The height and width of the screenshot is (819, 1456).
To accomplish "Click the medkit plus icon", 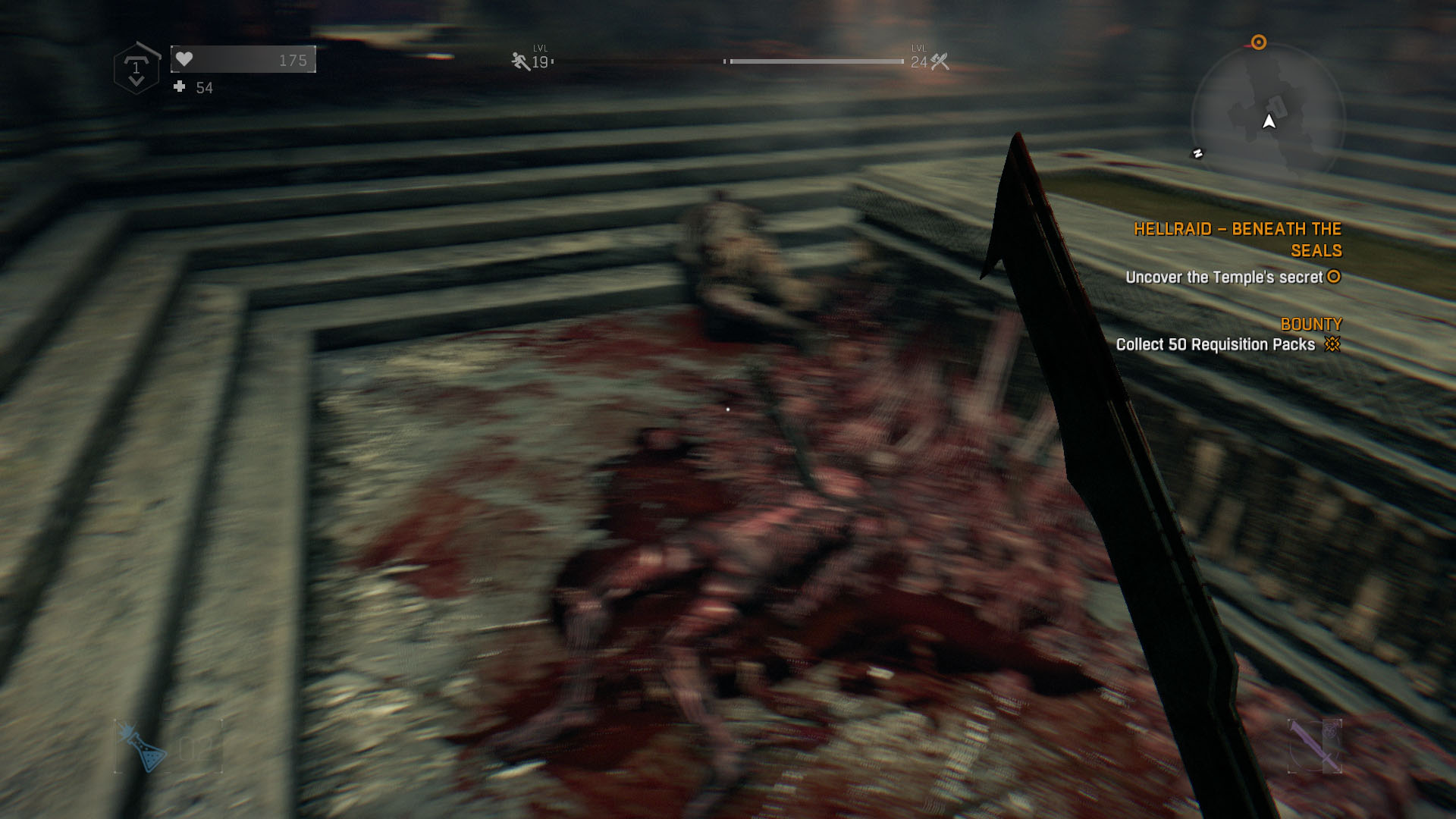I will [180, 87].
